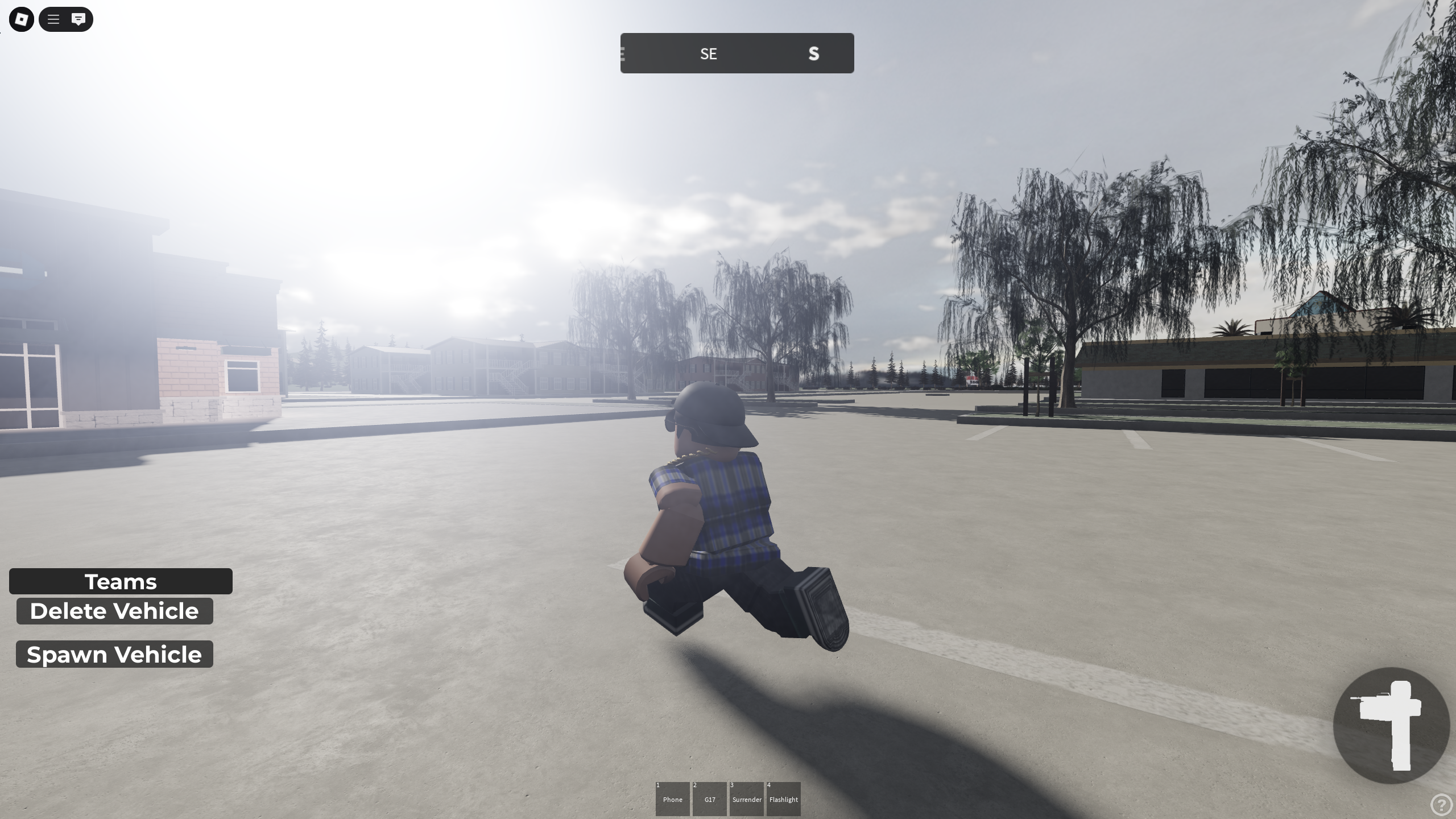The image size is (1456, 819).
Task: Toggle the Surrender item in slot 3
Action: pyautogui.click(x=747, y=799)
